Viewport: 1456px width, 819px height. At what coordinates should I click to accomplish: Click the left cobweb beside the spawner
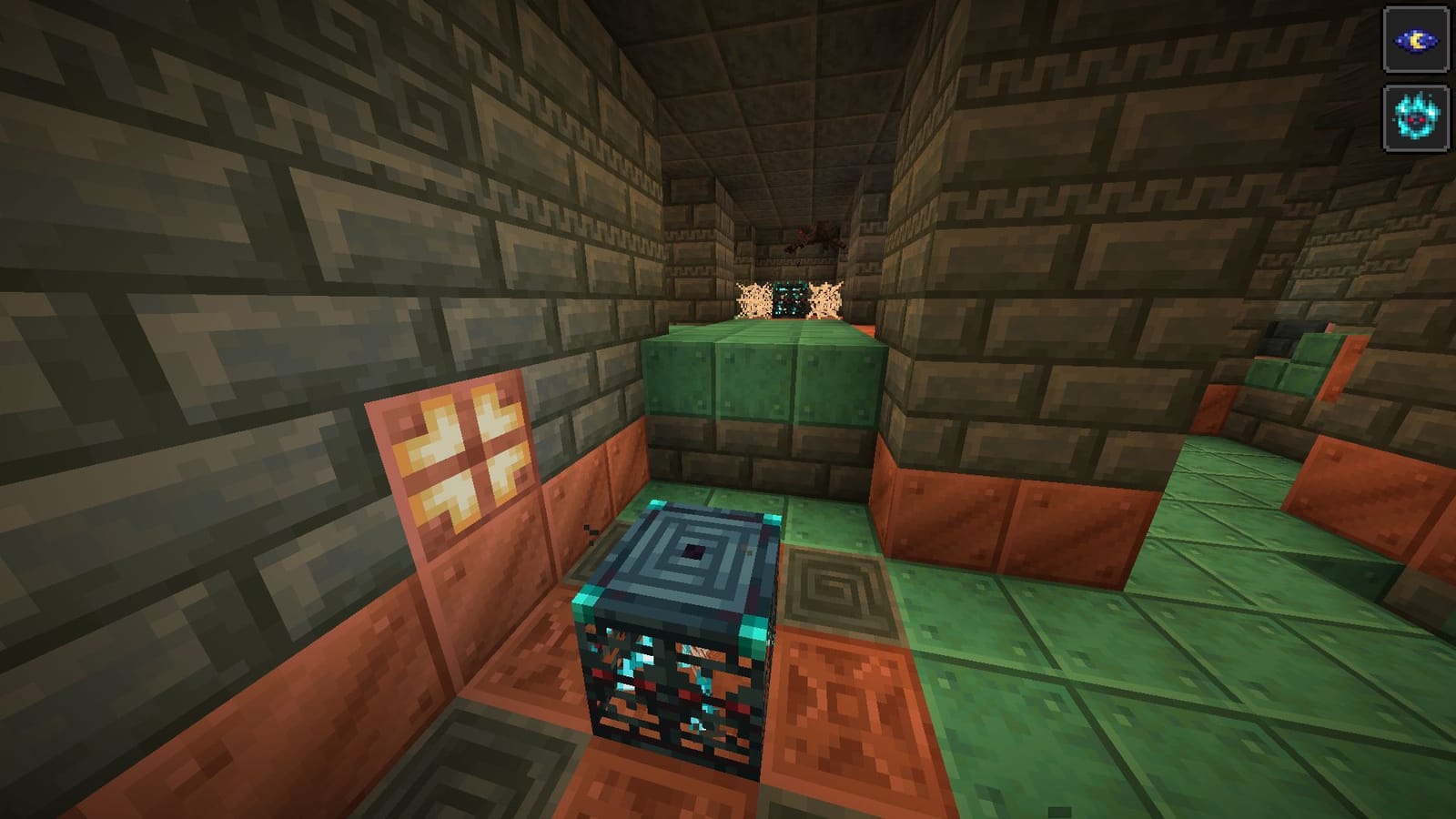pos(753,297)
